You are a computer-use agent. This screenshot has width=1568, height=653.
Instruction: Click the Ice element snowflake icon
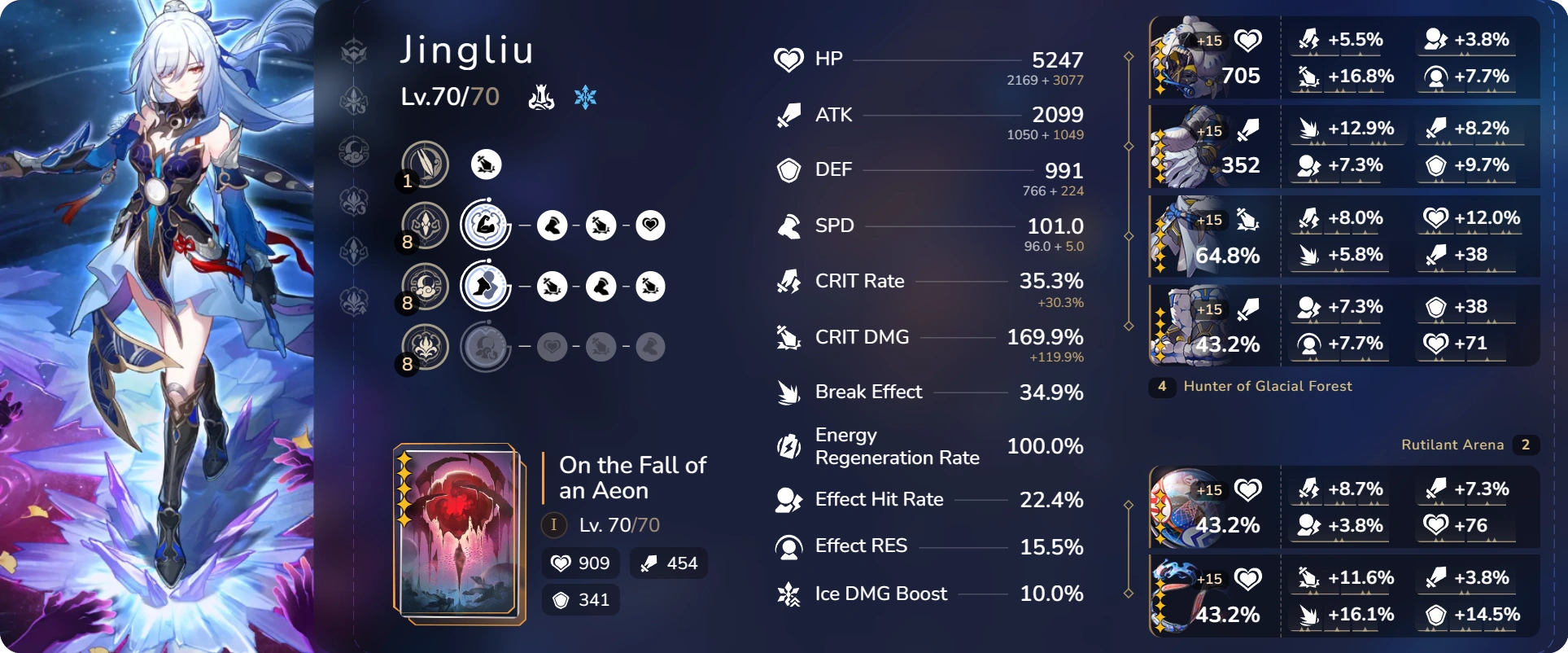pyautogui.click(x=586, y=97)
